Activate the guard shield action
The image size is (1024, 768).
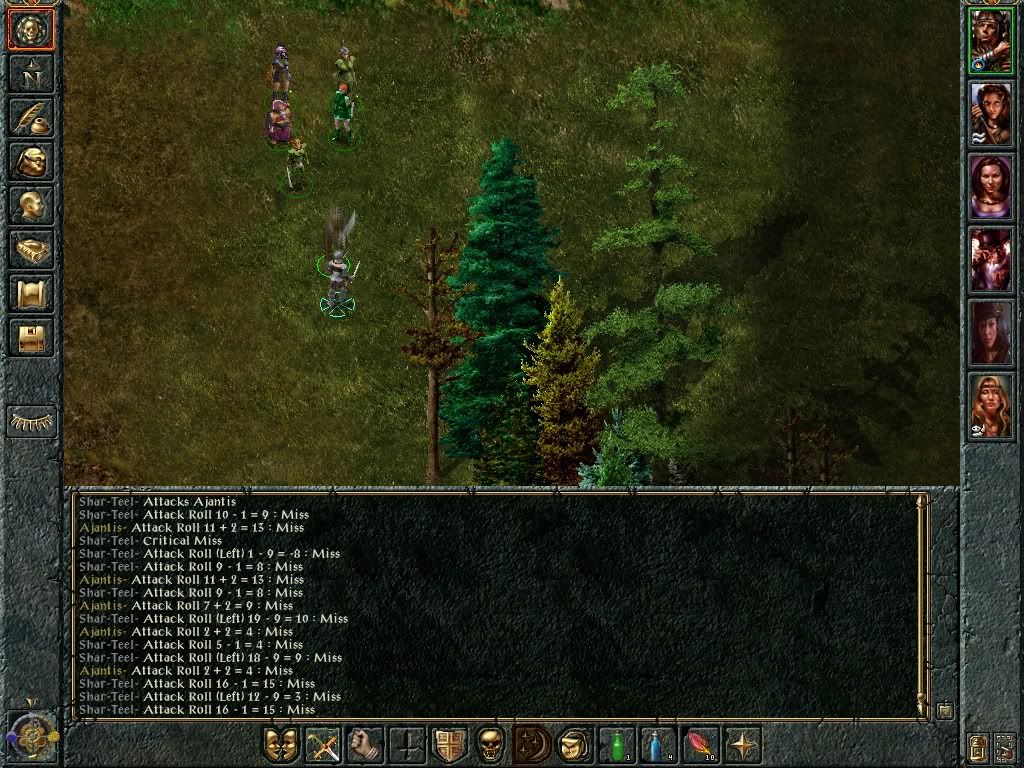click(449, 745)
